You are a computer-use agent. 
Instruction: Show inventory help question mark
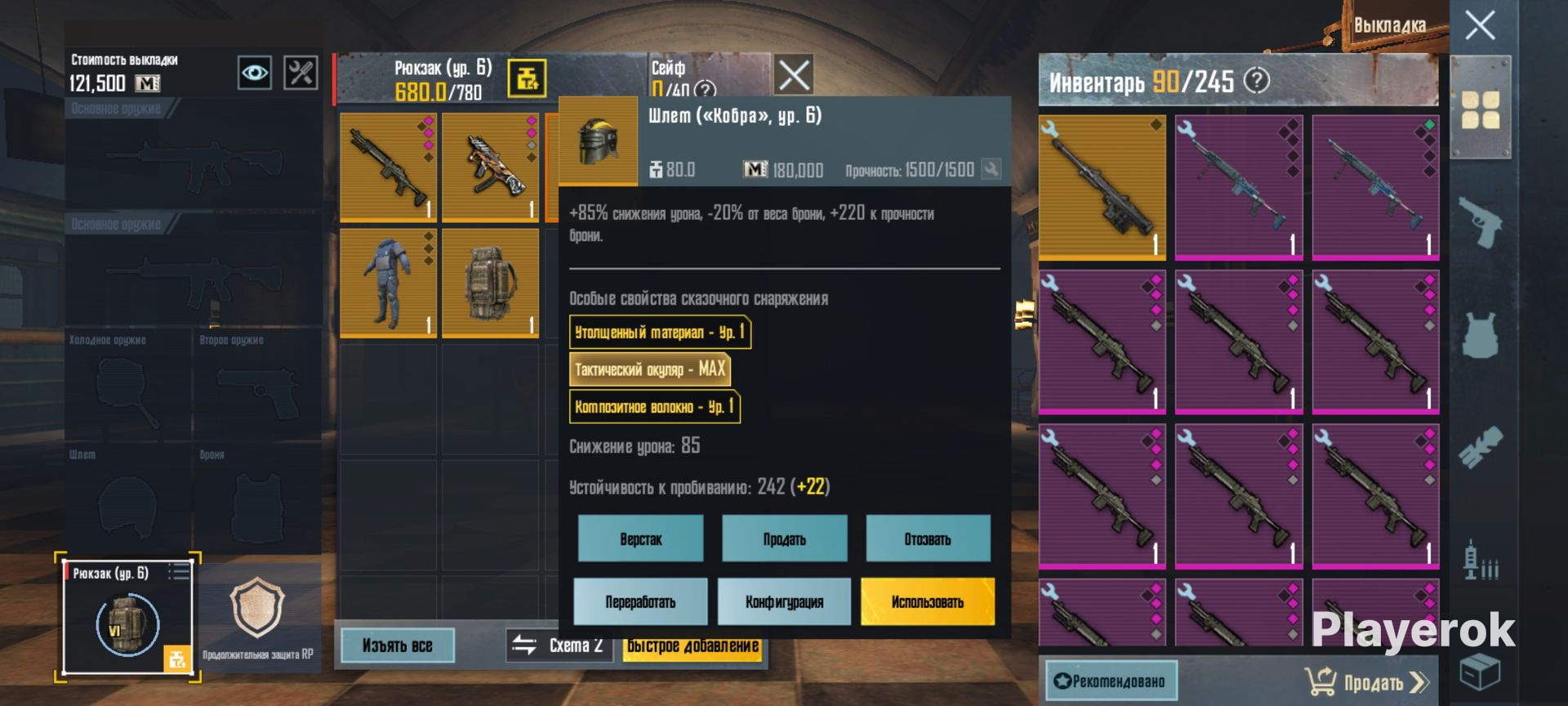pyautogui.click(x=1257, y=81)
